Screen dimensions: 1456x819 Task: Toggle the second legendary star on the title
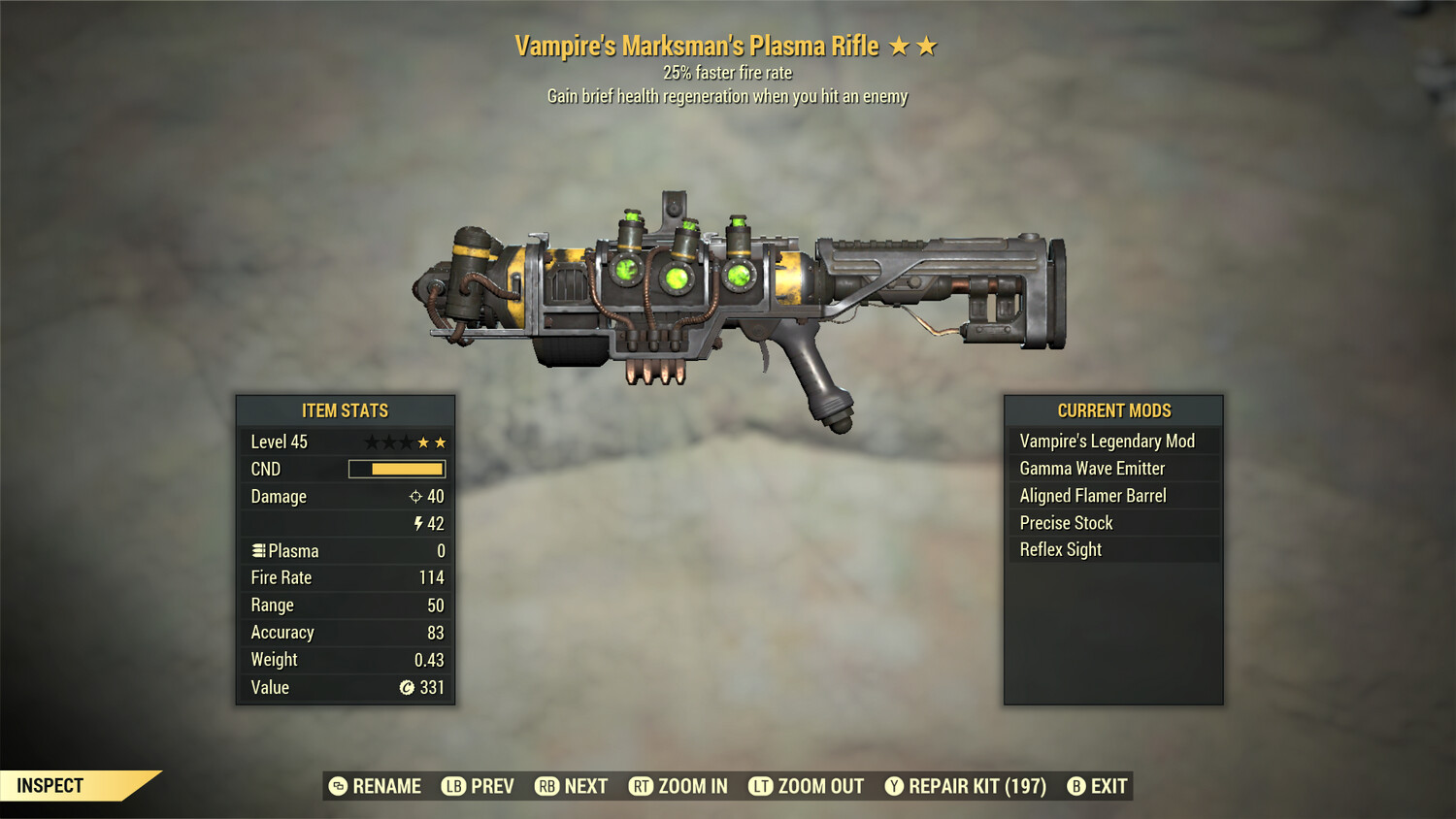[x=927, y=45]
